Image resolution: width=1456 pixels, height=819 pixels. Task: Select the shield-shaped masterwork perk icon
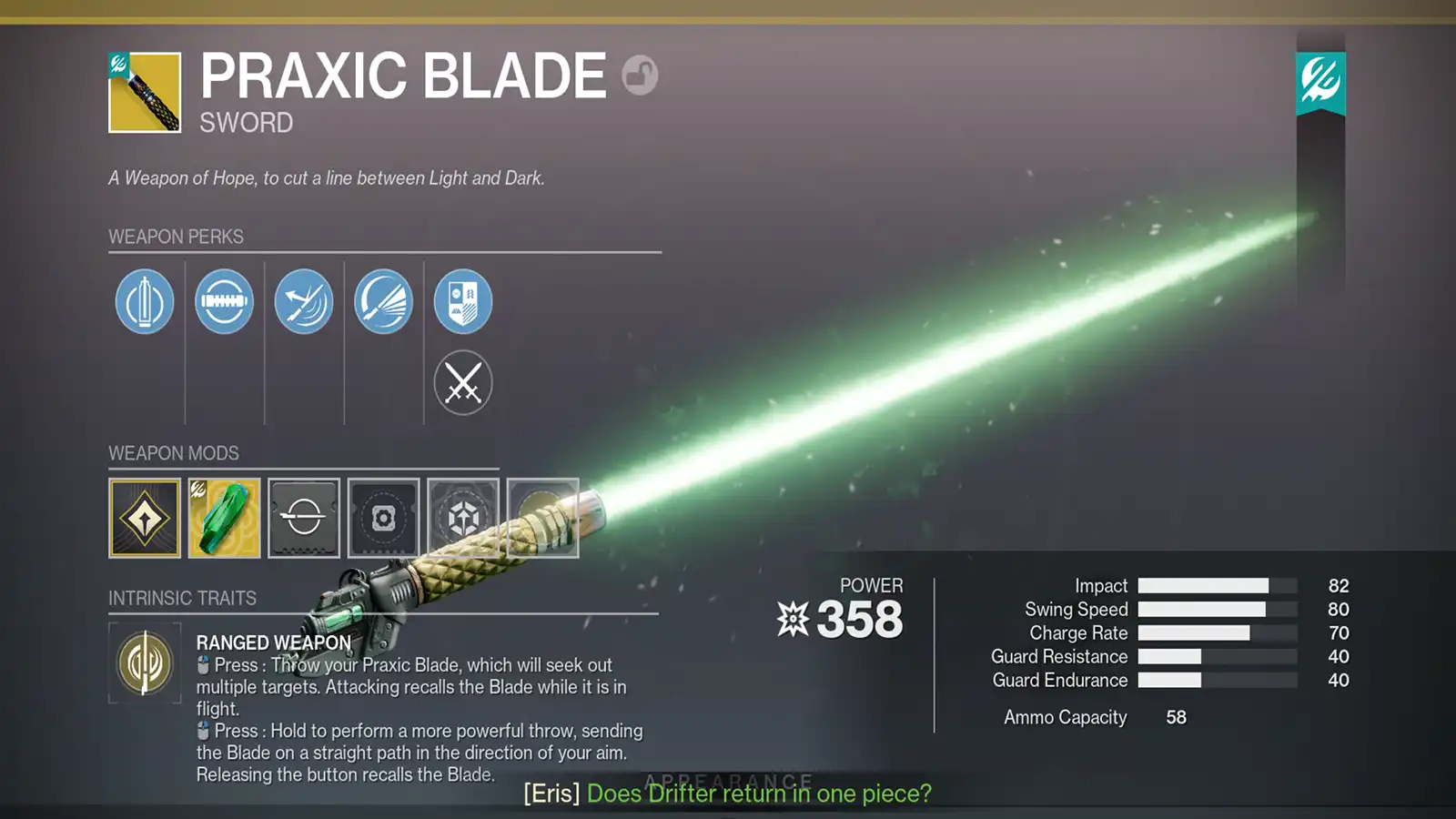click(x=463, y=301)
